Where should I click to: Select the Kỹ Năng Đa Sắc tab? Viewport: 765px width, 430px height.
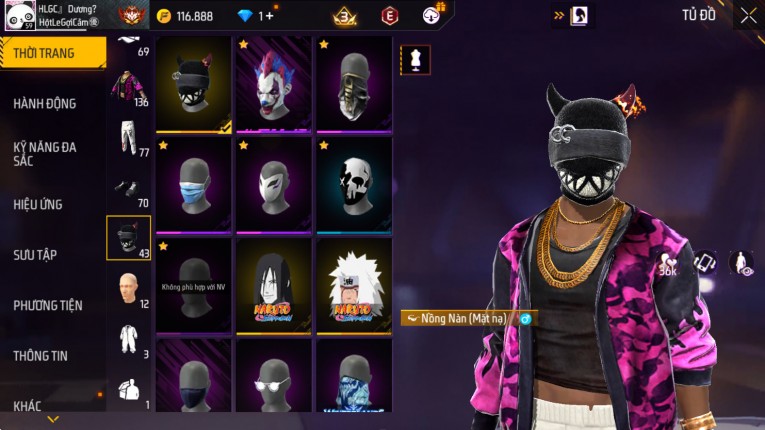pos(45,153)
